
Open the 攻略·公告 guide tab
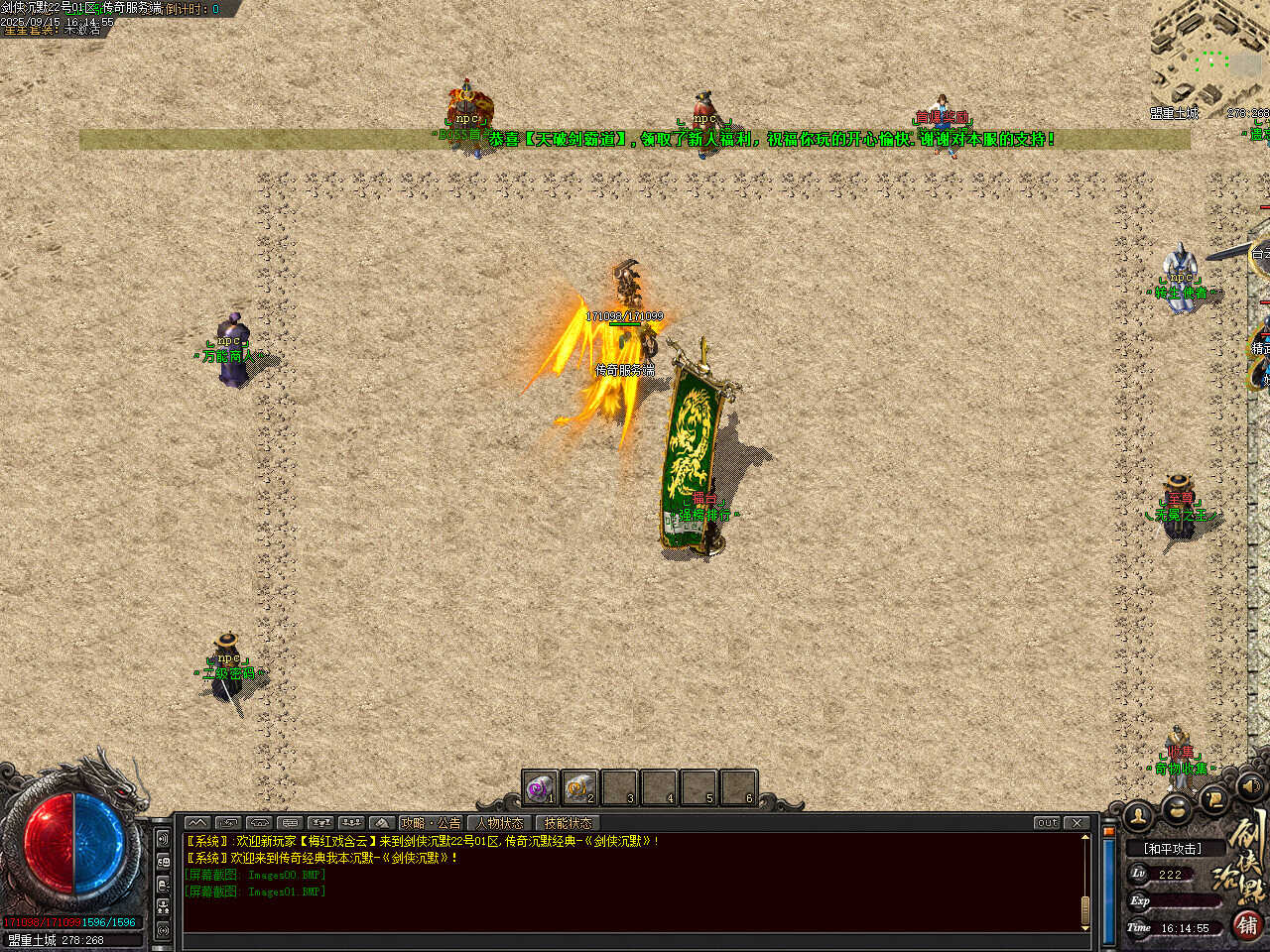(x=430, y=823)
